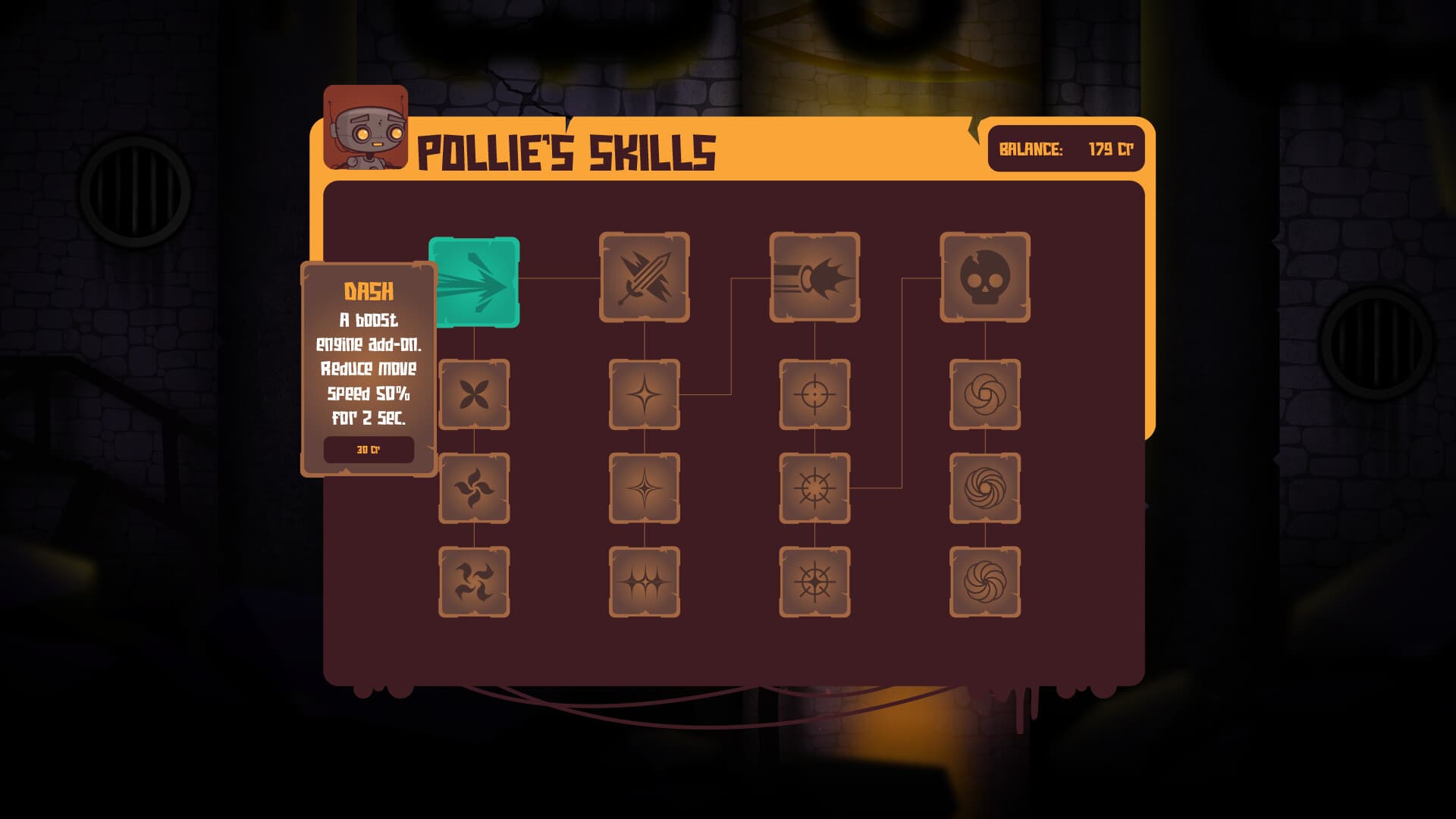Screen dimensions: 1456x819
Task: Click the top spiral skill in the last column
Action: 984,394
